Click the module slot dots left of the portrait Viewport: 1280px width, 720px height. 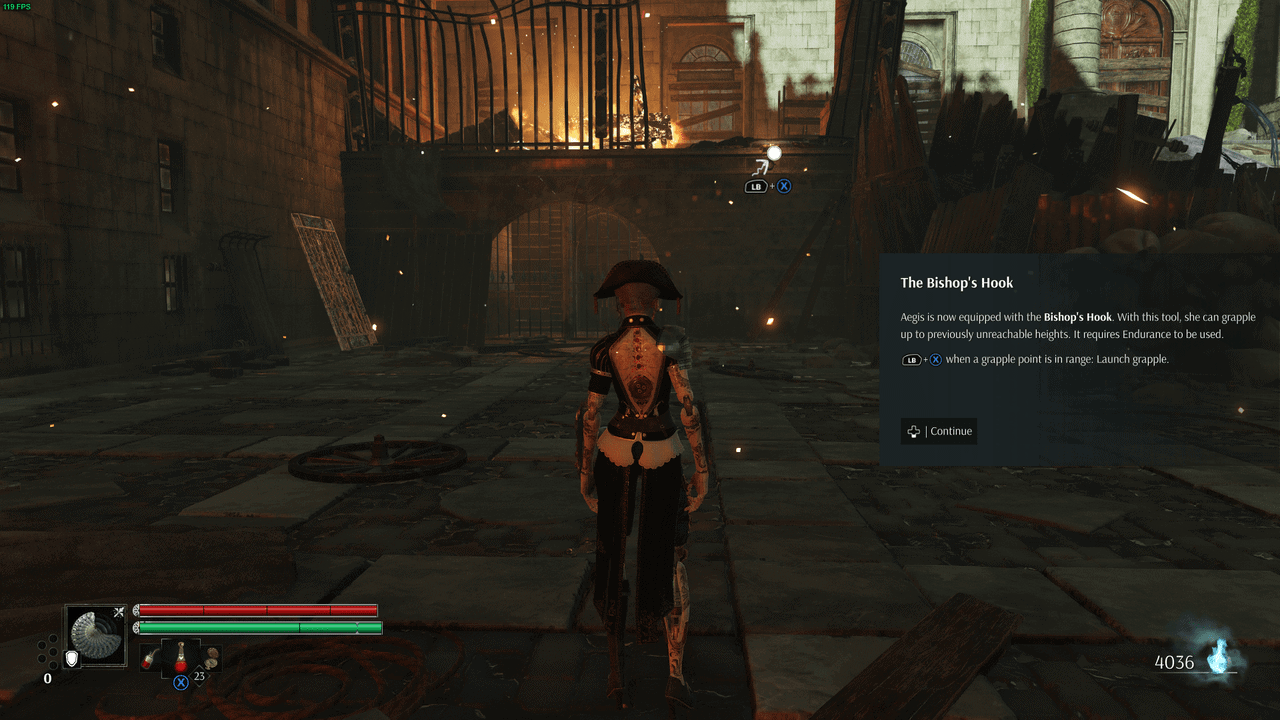pyautogui.click(x=47, y=650)
